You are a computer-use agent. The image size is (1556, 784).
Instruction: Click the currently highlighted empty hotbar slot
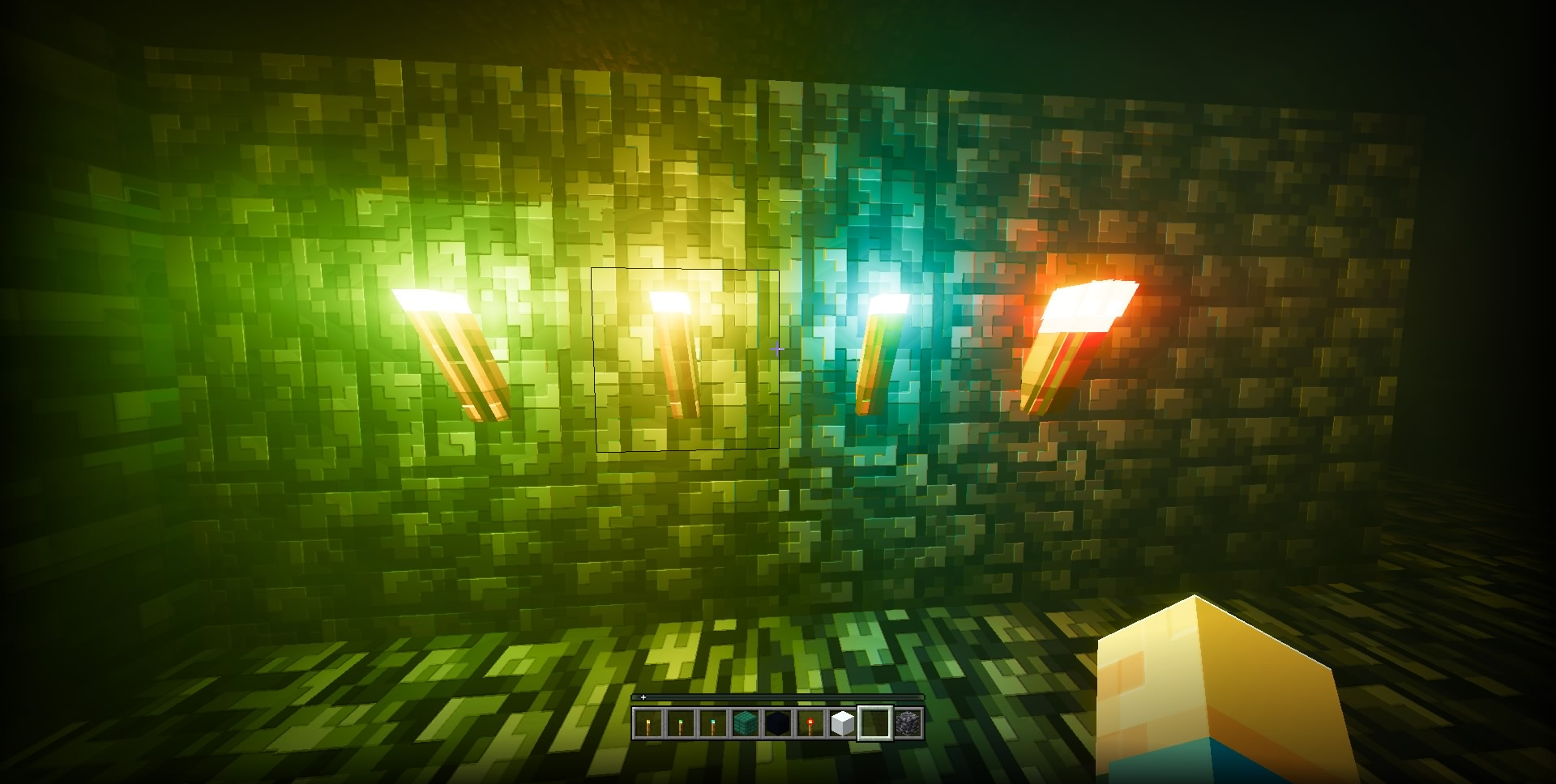(875, 723)
